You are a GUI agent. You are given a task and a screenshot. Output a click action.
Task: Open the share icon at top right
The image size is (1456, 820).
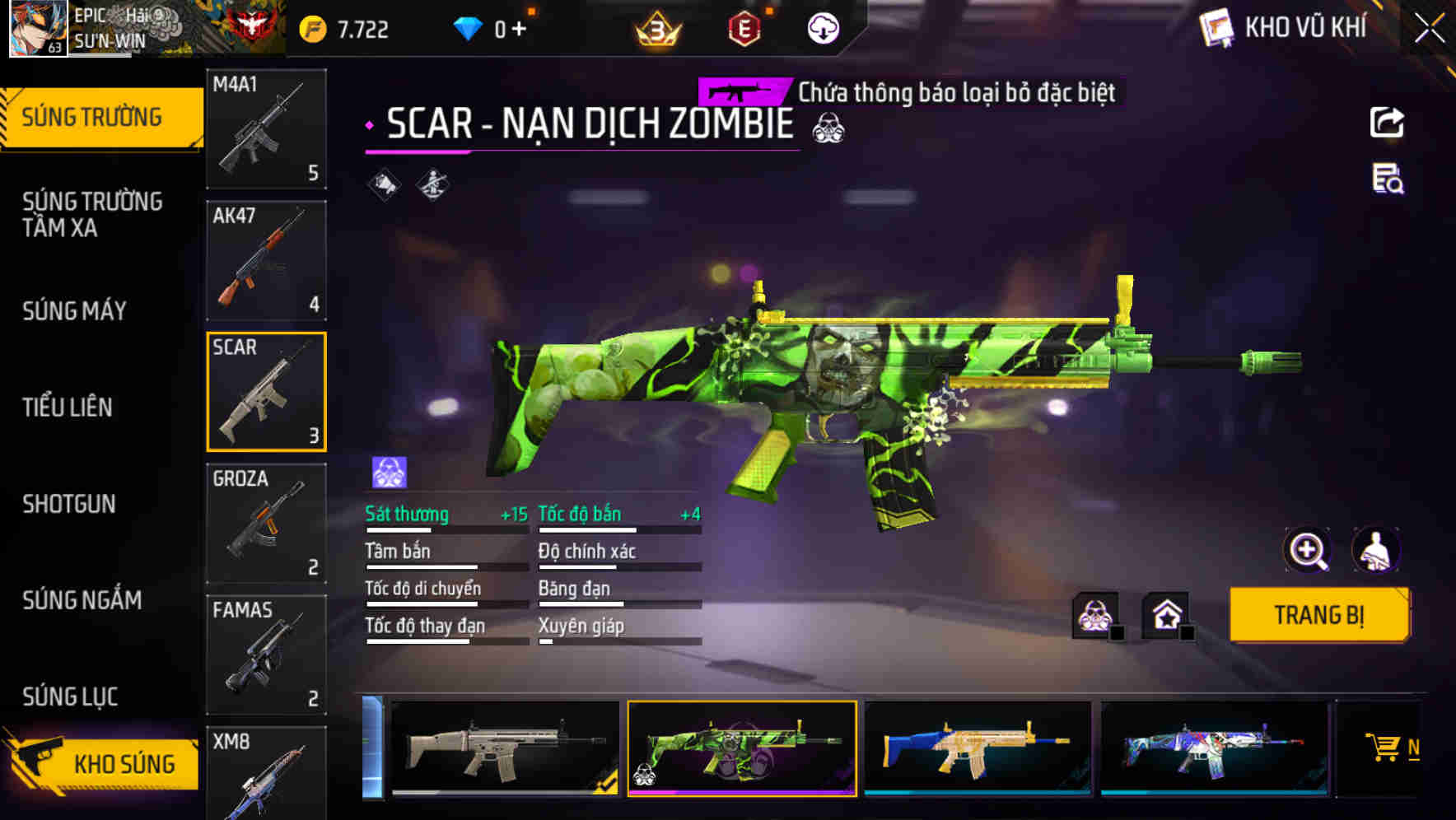point(1388,122)
